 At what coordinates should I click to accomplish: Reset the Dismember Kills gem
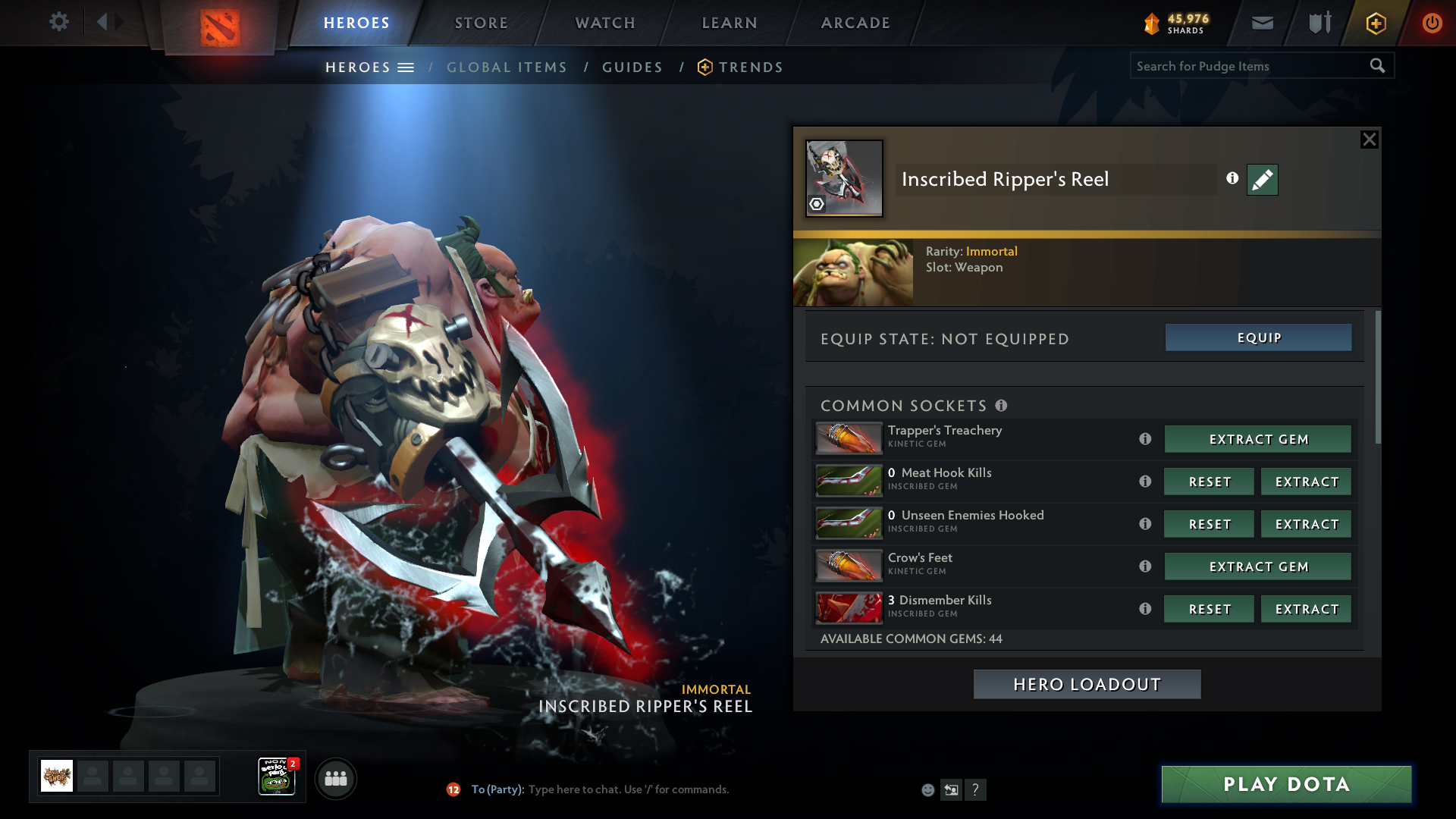tap(1209, 609)
